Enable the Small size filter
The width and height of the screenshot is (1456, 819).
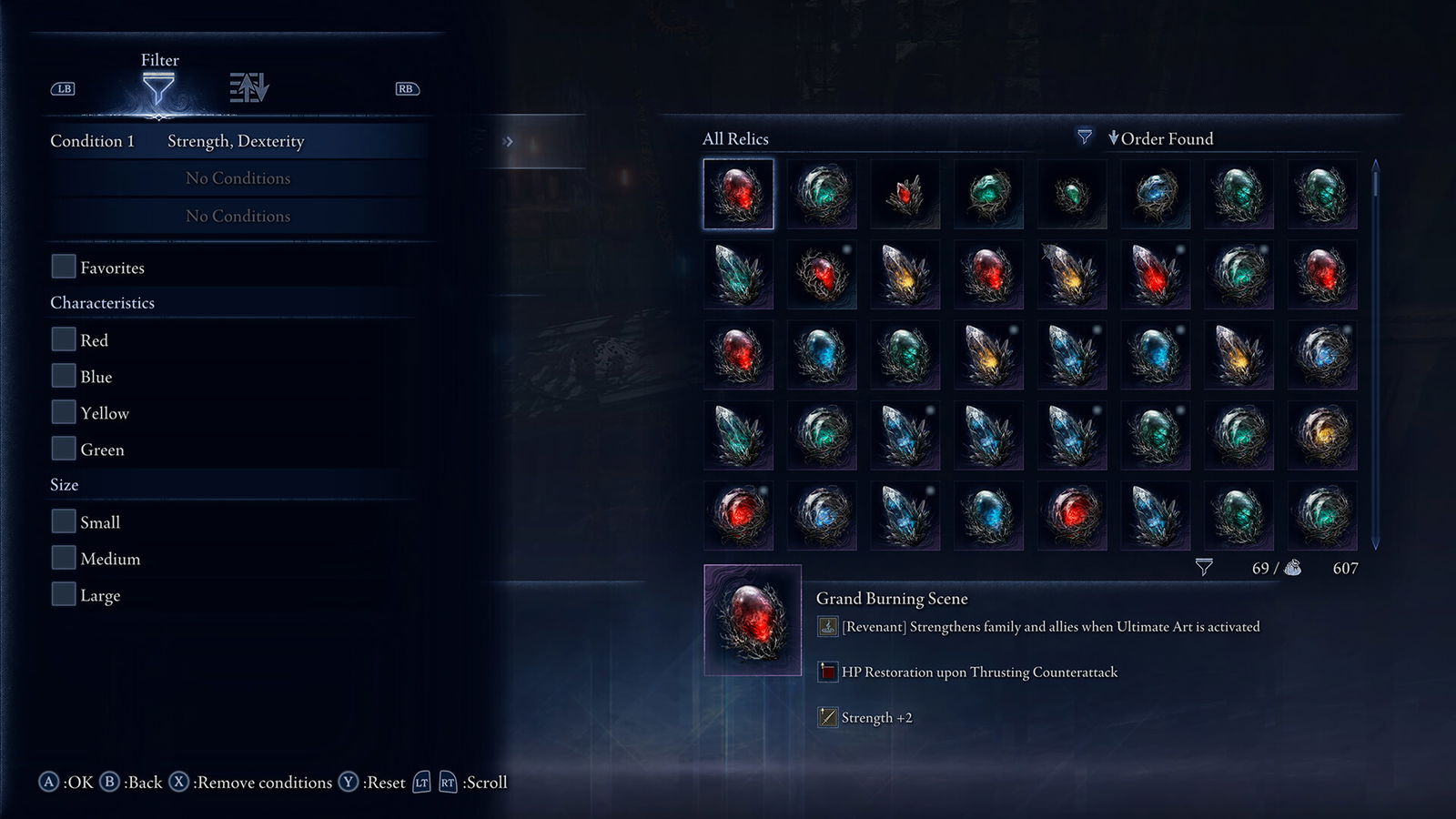click(63, 521)
